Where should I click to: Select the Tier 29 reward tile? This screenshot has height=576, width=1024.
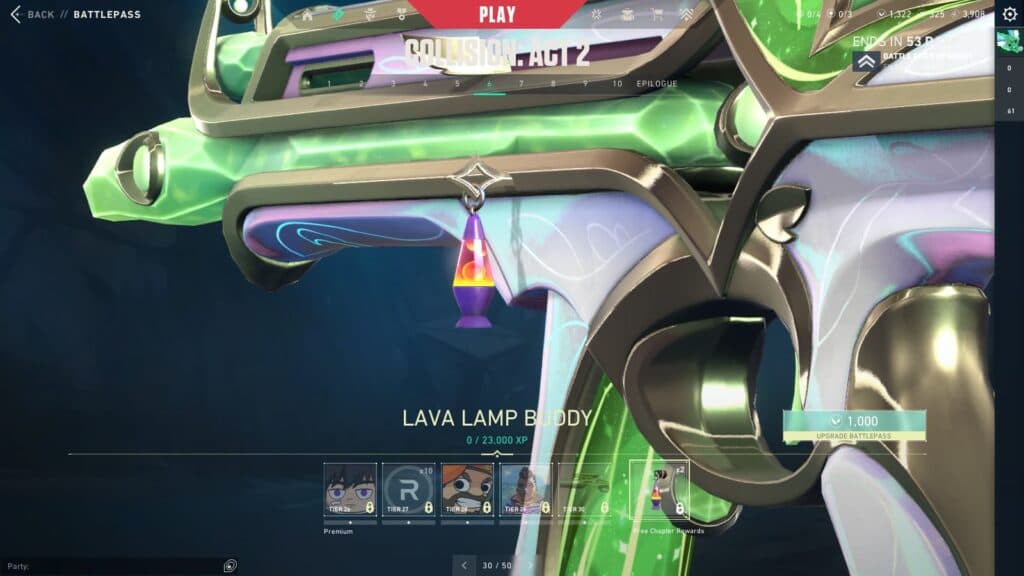[x=525, y=490]
